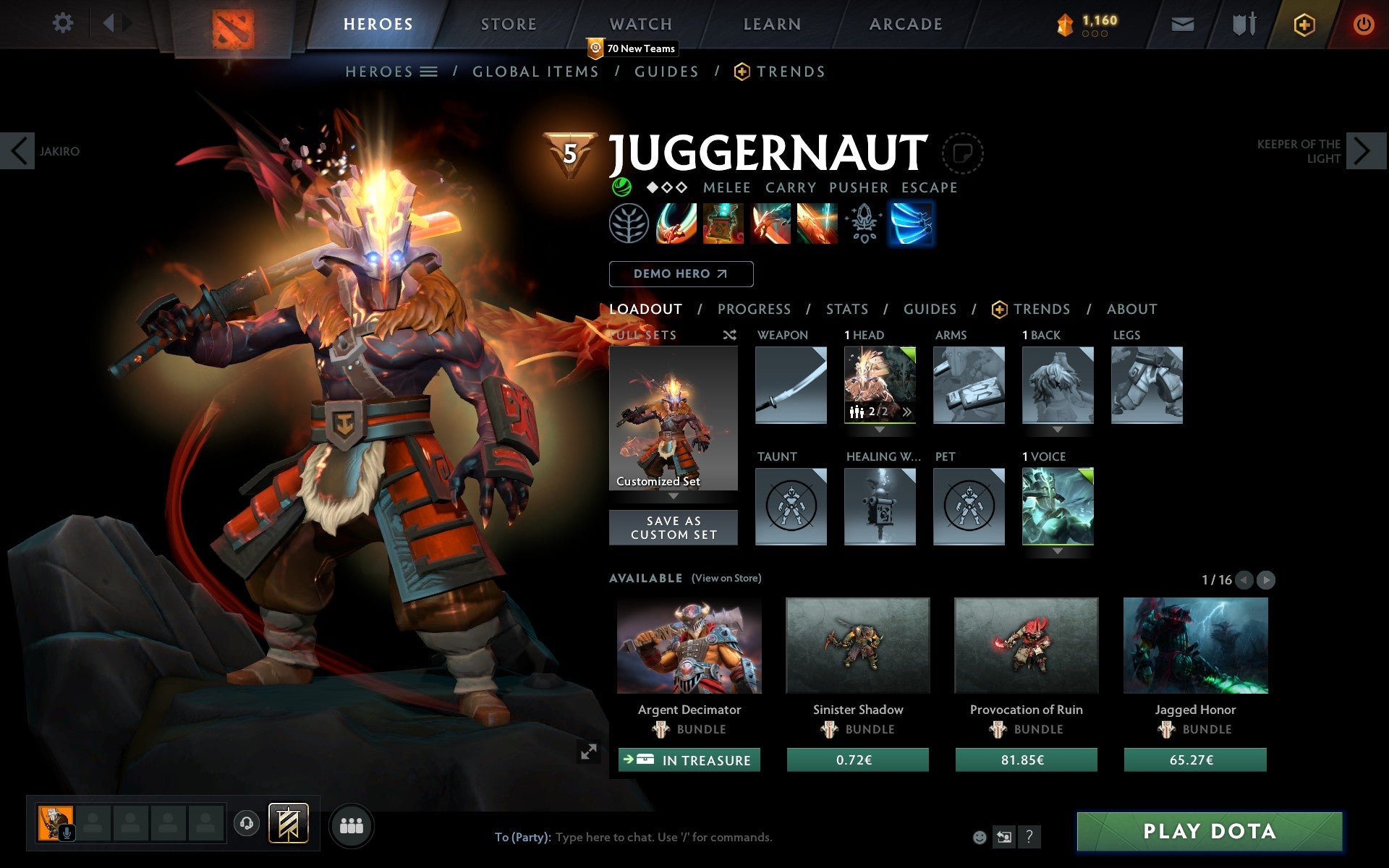Select the Healing Ward ability icon
1389x868 pixels.
pyautogui.click(x=722, y=224)
